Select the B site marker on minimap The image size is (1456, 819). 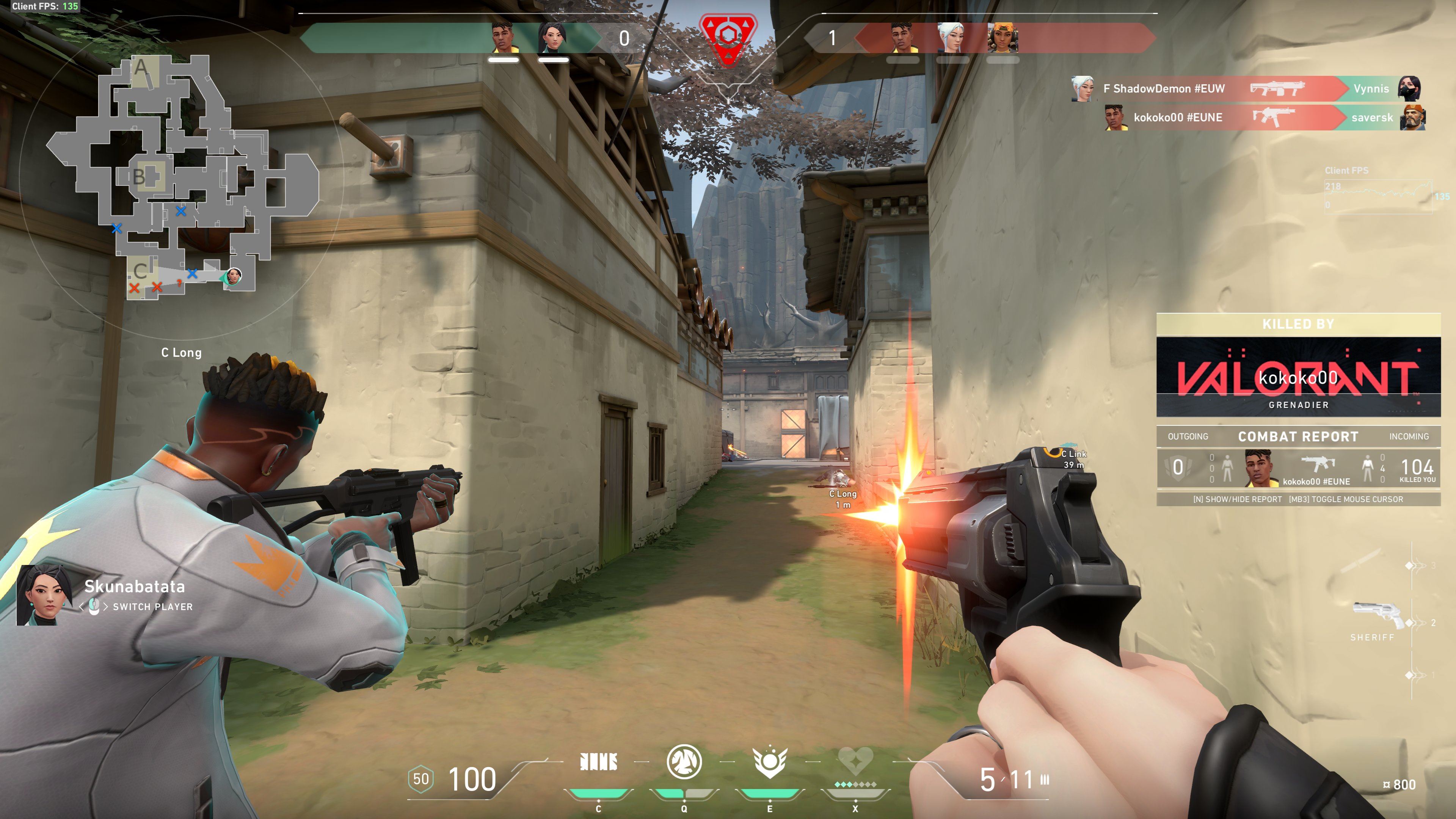pyautogui.click(x=139, y=177)
